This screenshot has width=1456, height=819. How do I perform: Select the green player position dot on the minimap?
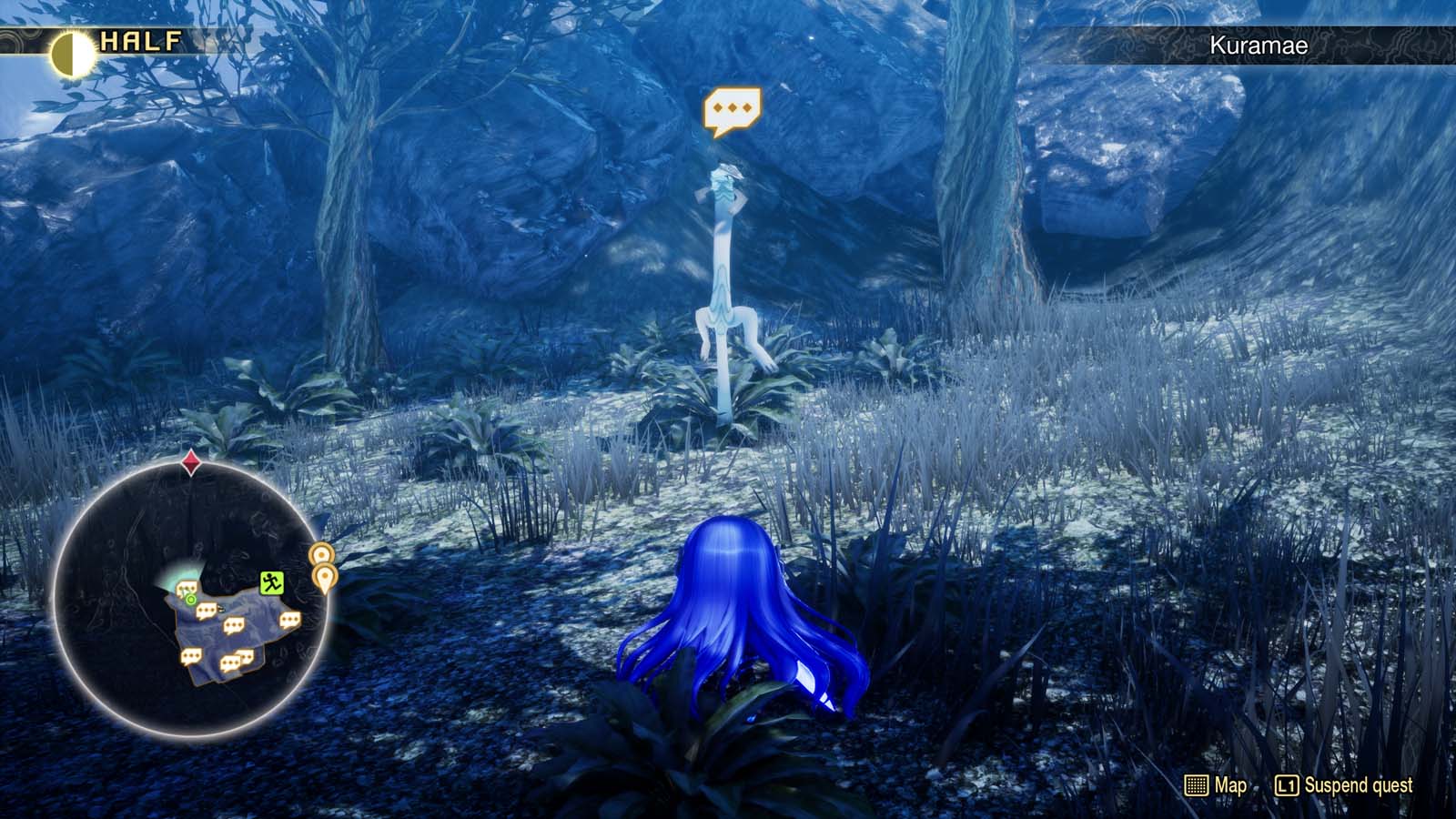click(190, 600)
